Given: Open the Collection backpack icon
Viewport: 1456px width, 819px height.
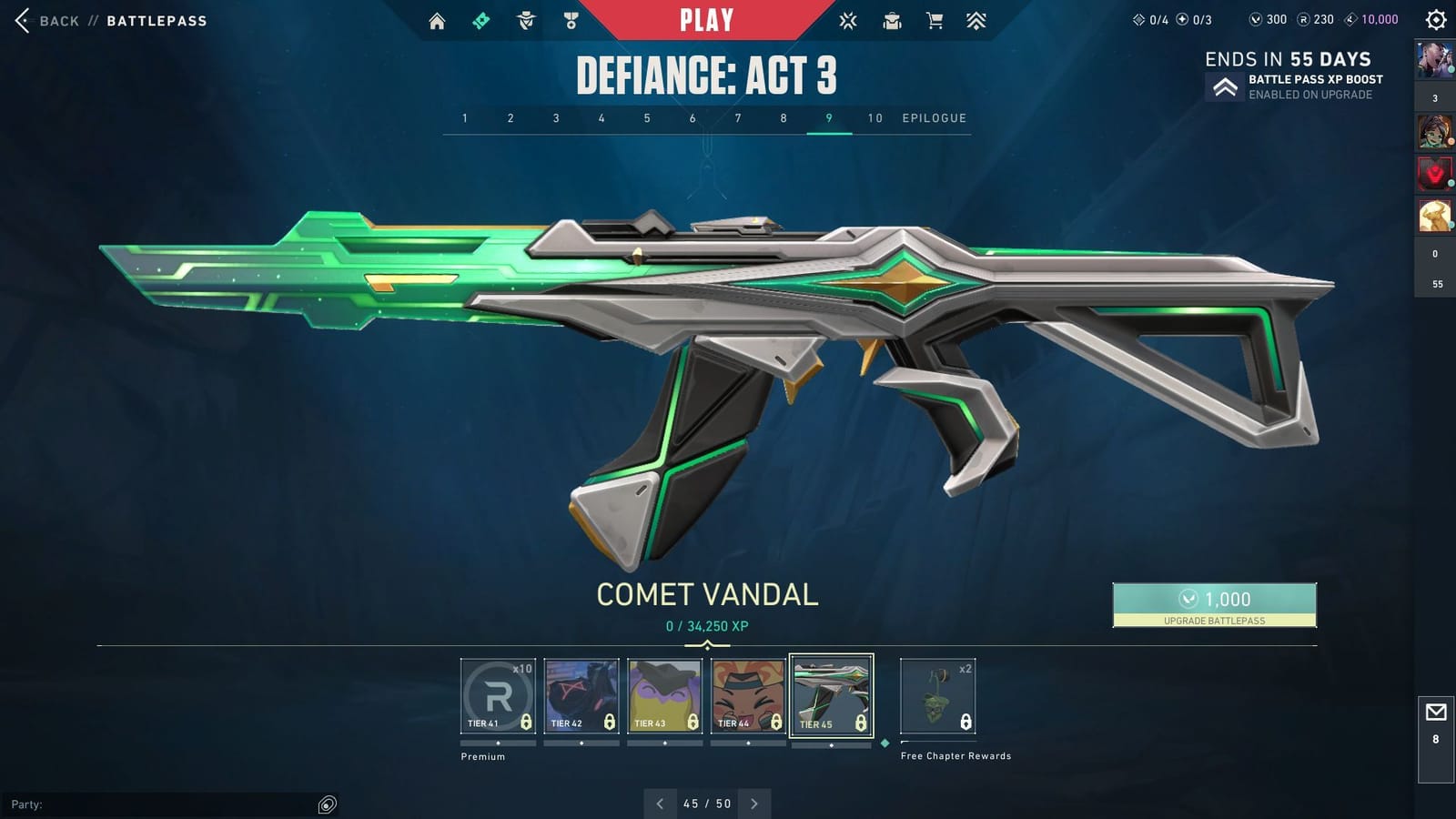Looking at the screenshot, I should [x=890, y=20].
